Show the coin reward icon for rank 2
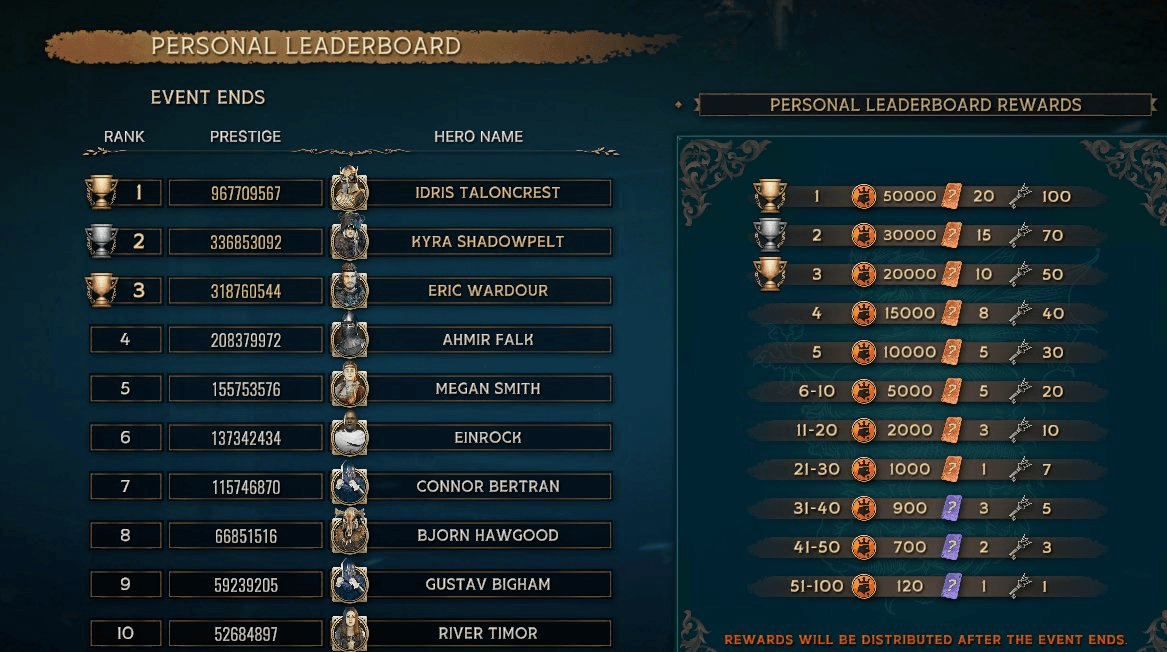The width and height of the screenshot is (1167, 652). point(863,235)
